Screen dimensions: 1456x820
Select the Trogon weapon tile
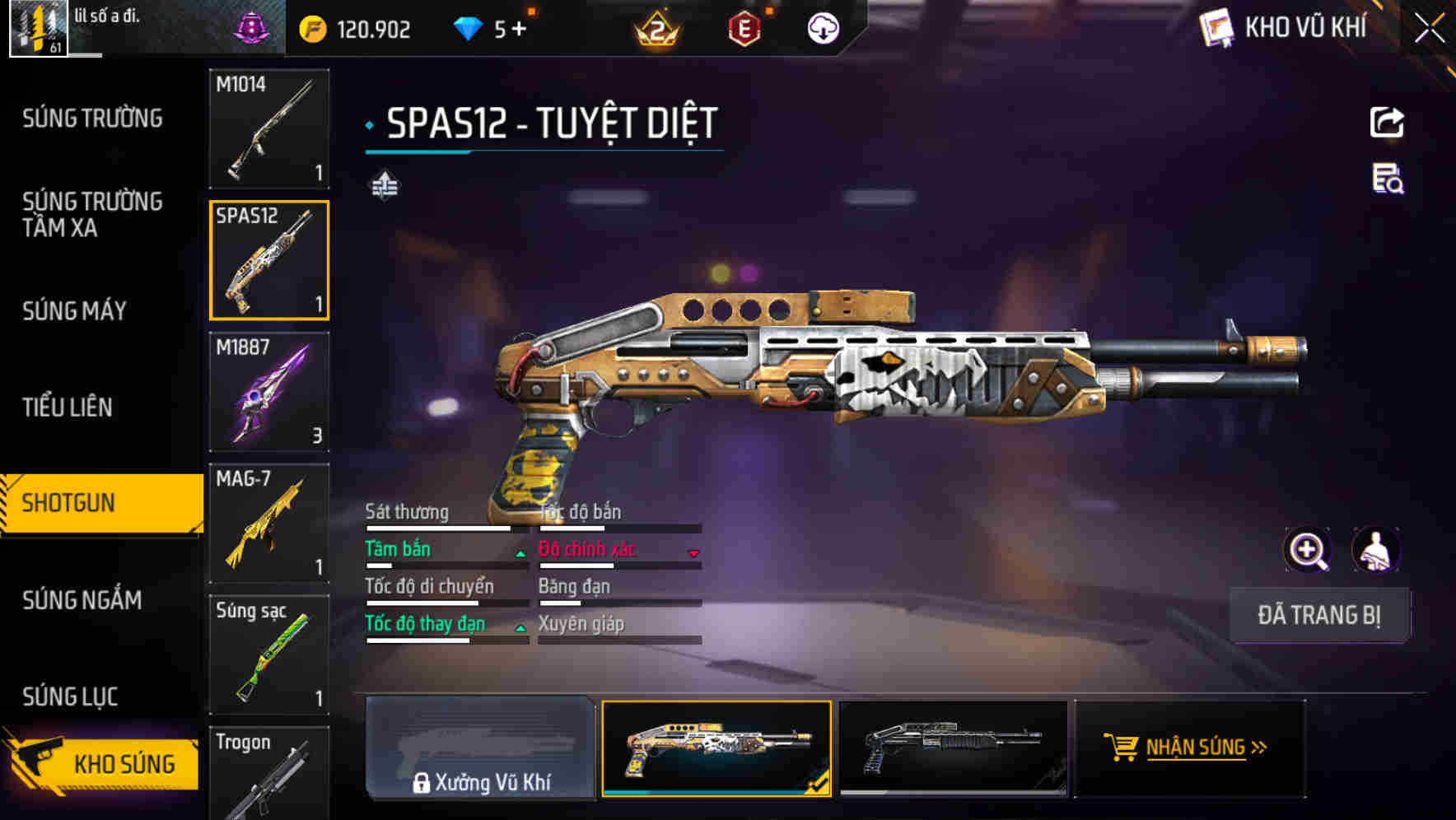(x=269, y=772)
